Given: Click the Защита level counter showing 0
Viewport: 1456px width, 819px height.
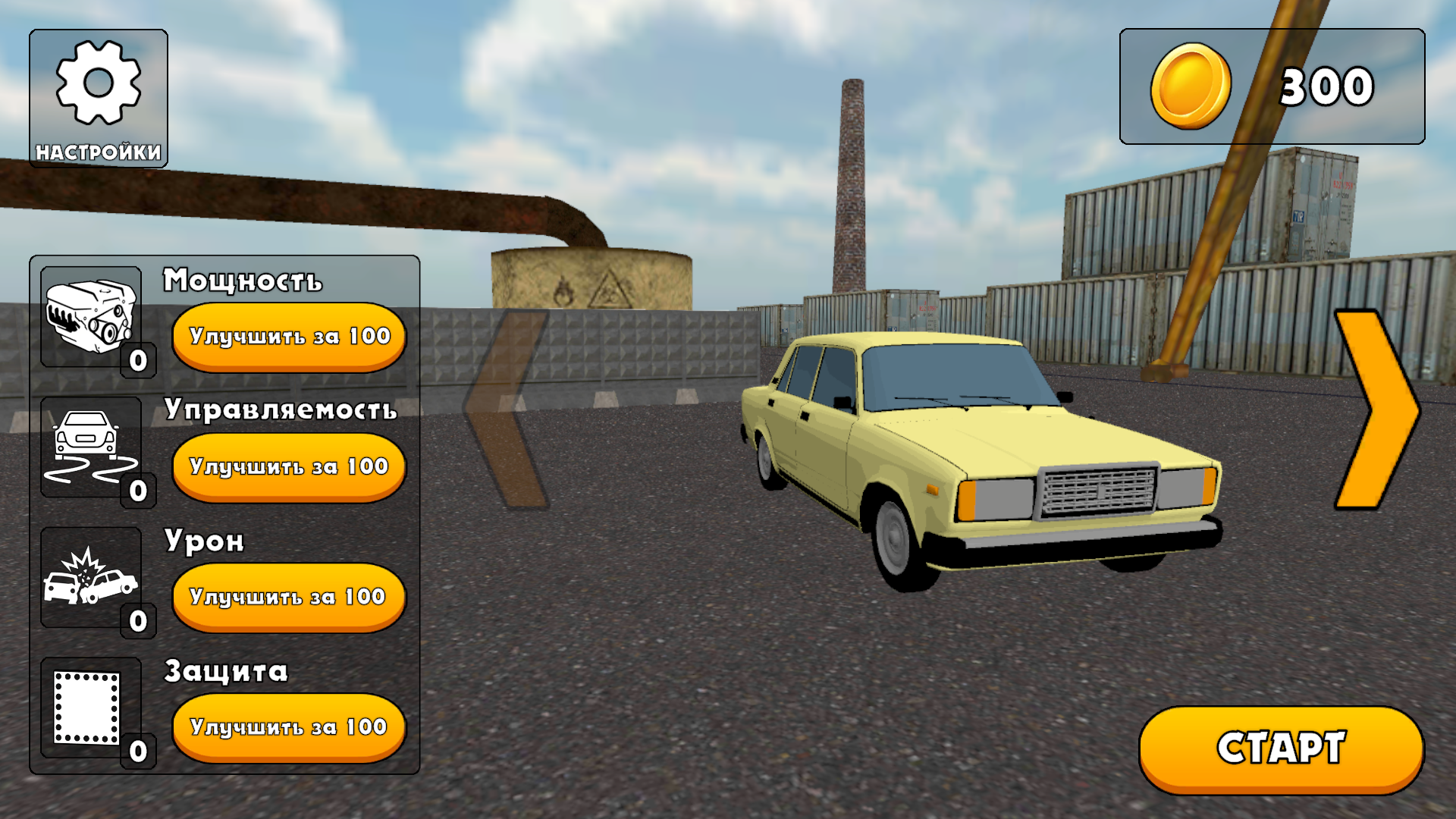Looking at the screenshot, I should (x=136, y=751).
